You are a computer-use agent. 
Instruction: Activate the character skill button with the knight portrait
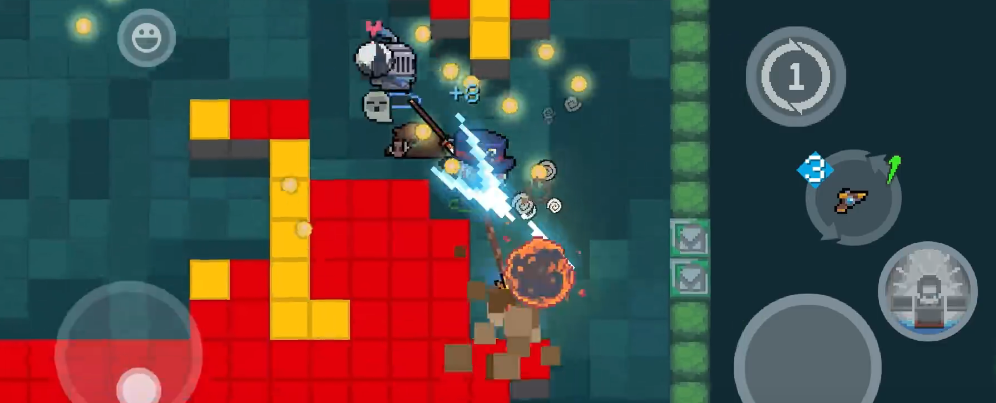(927, 290)
